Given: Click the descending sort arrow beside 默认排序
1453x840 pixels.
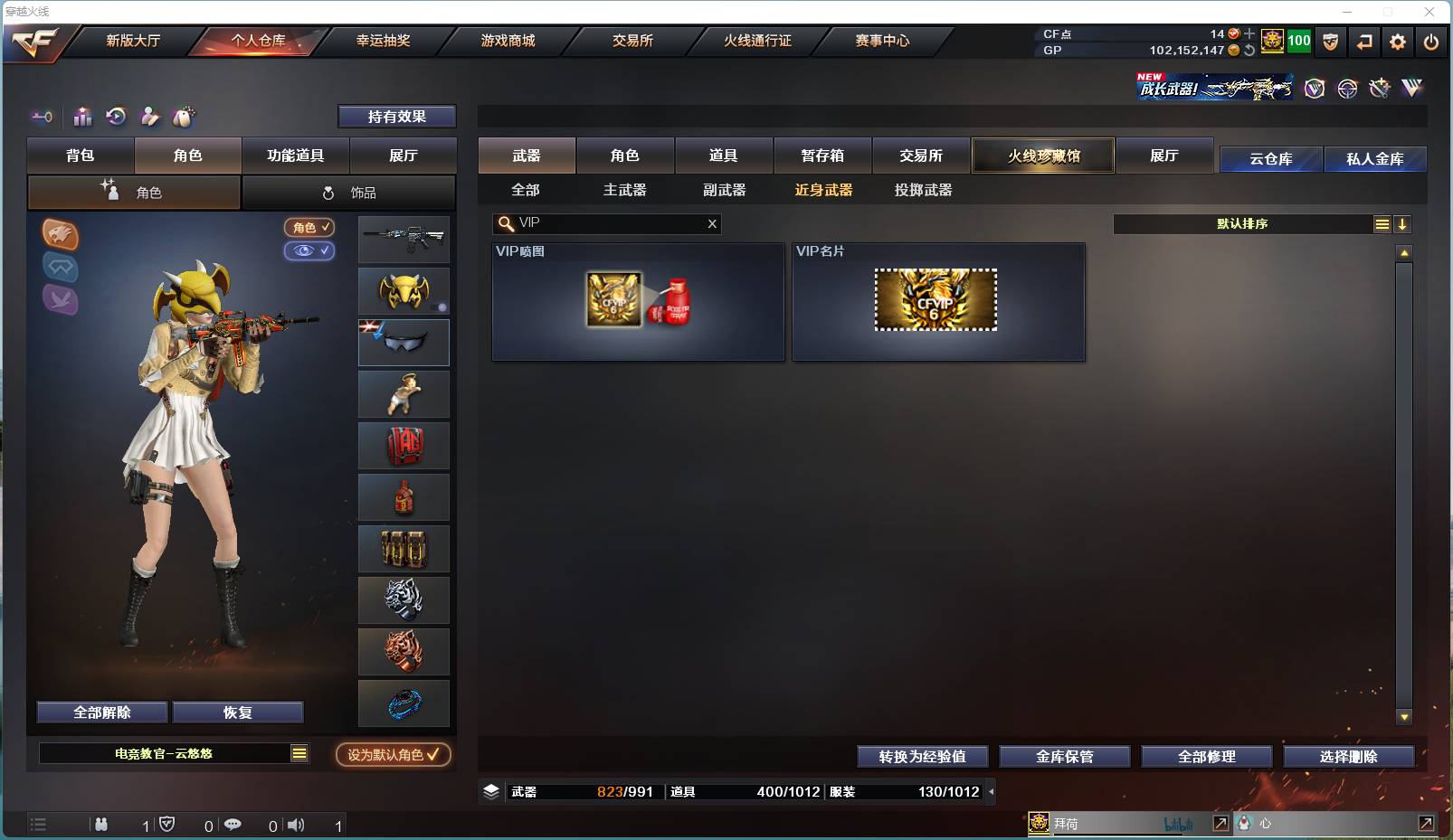Looking at the screenshot, I should coord(1403,223).
